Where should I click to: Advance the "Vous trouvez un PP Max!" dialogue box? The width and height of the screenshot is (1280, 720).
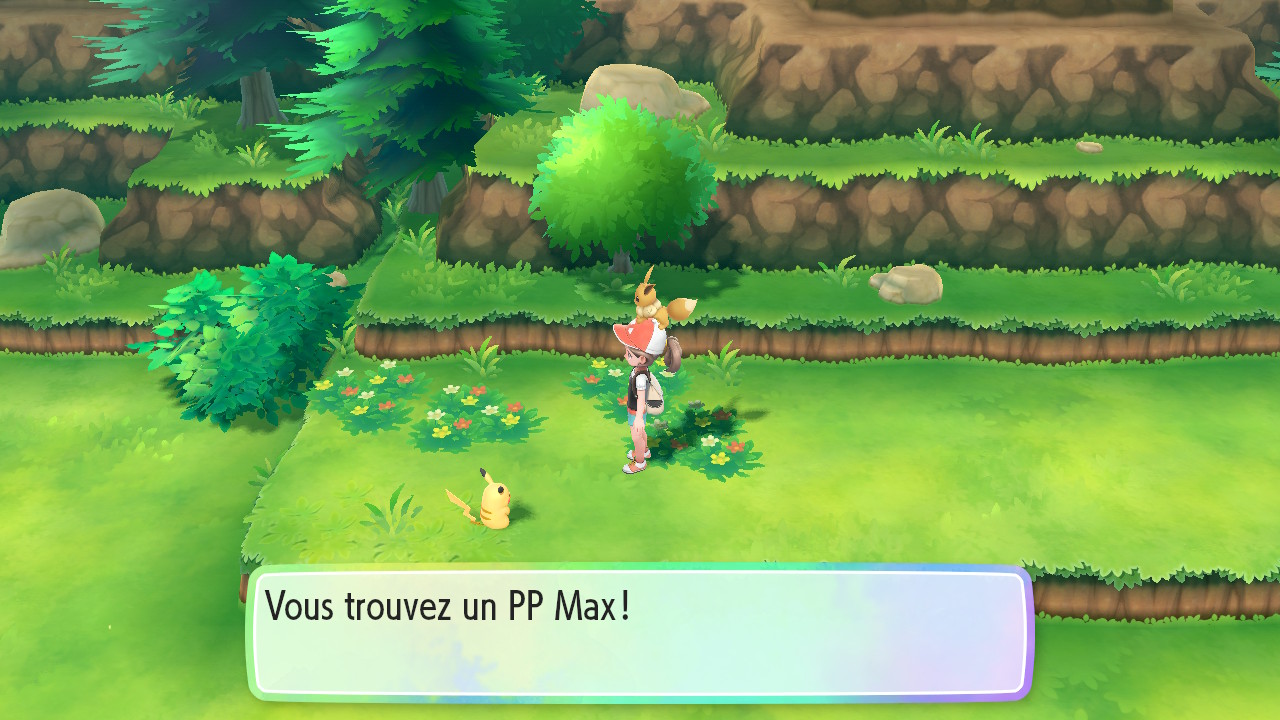click(x=640, y=632)
